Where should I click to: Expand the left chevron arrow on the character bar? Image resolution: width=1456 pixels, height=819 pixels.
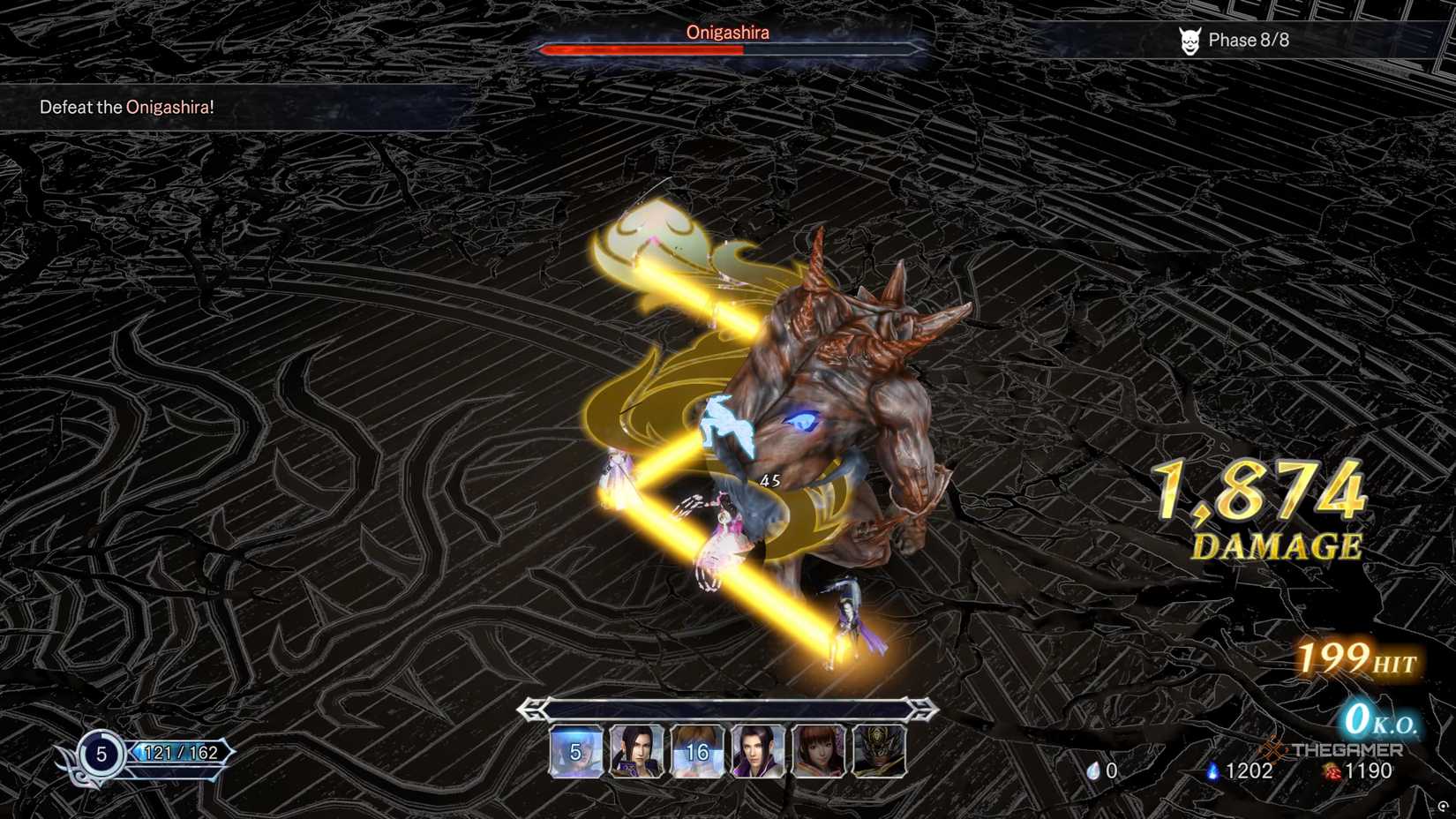click(x=529, y=707)
